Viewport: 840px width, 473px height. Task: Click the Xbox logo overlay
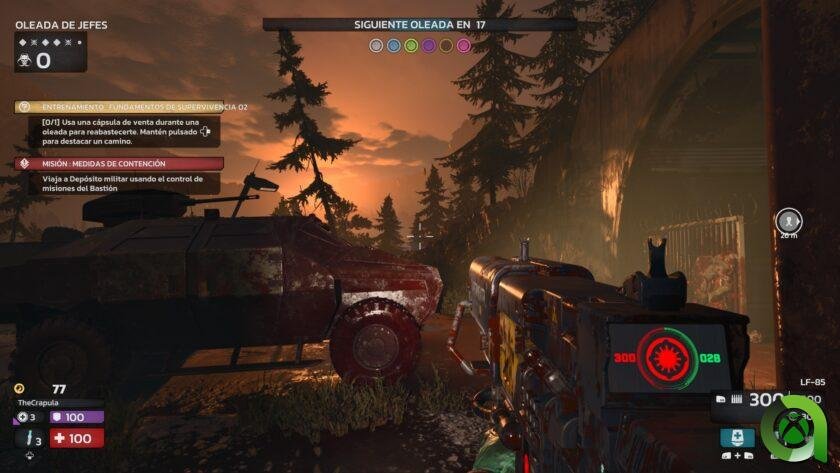[x=795, y=432]
